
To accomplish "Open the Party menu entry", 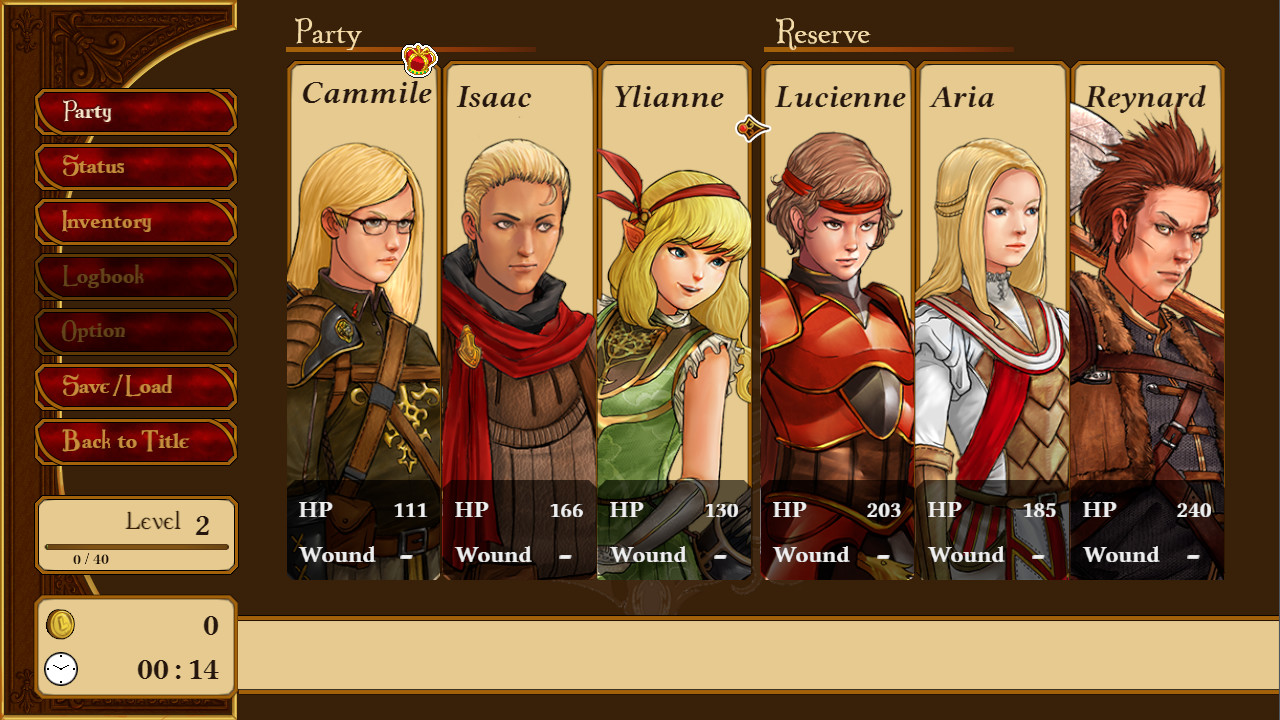I will [135, 112].
